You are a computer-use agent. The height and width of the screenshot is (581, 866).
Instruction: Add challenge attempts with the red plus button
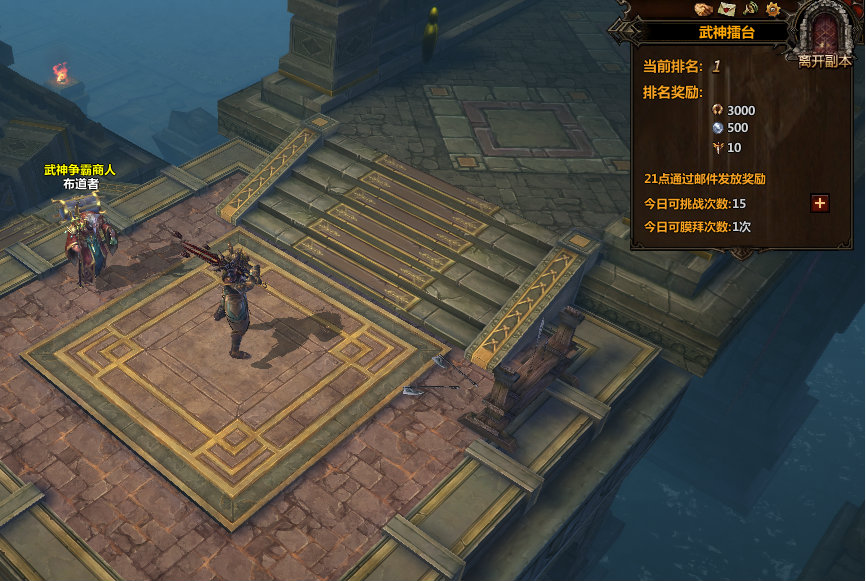[820, 203]
